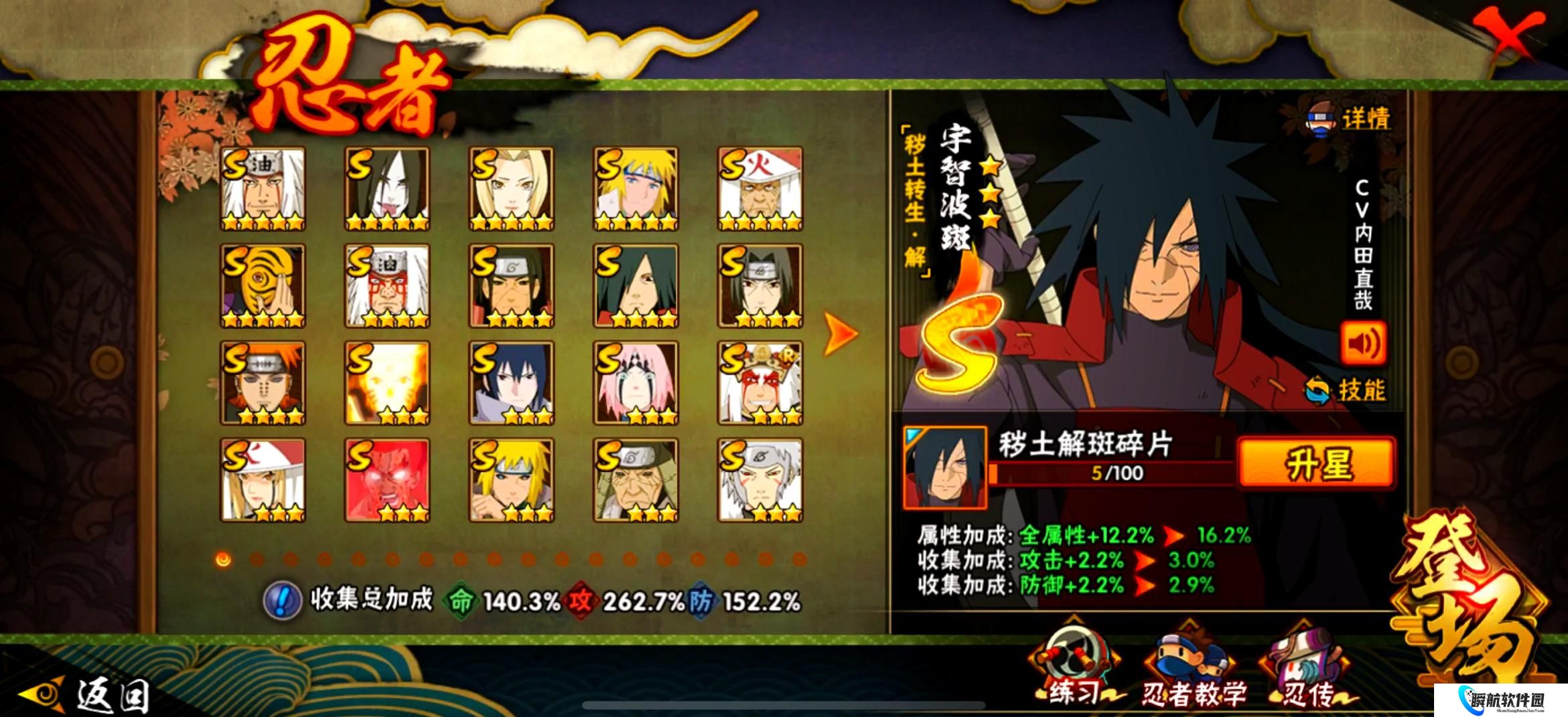Play the character voice speaker button
Viewport: 1568px width, 717px height.
click(1362, 343)
